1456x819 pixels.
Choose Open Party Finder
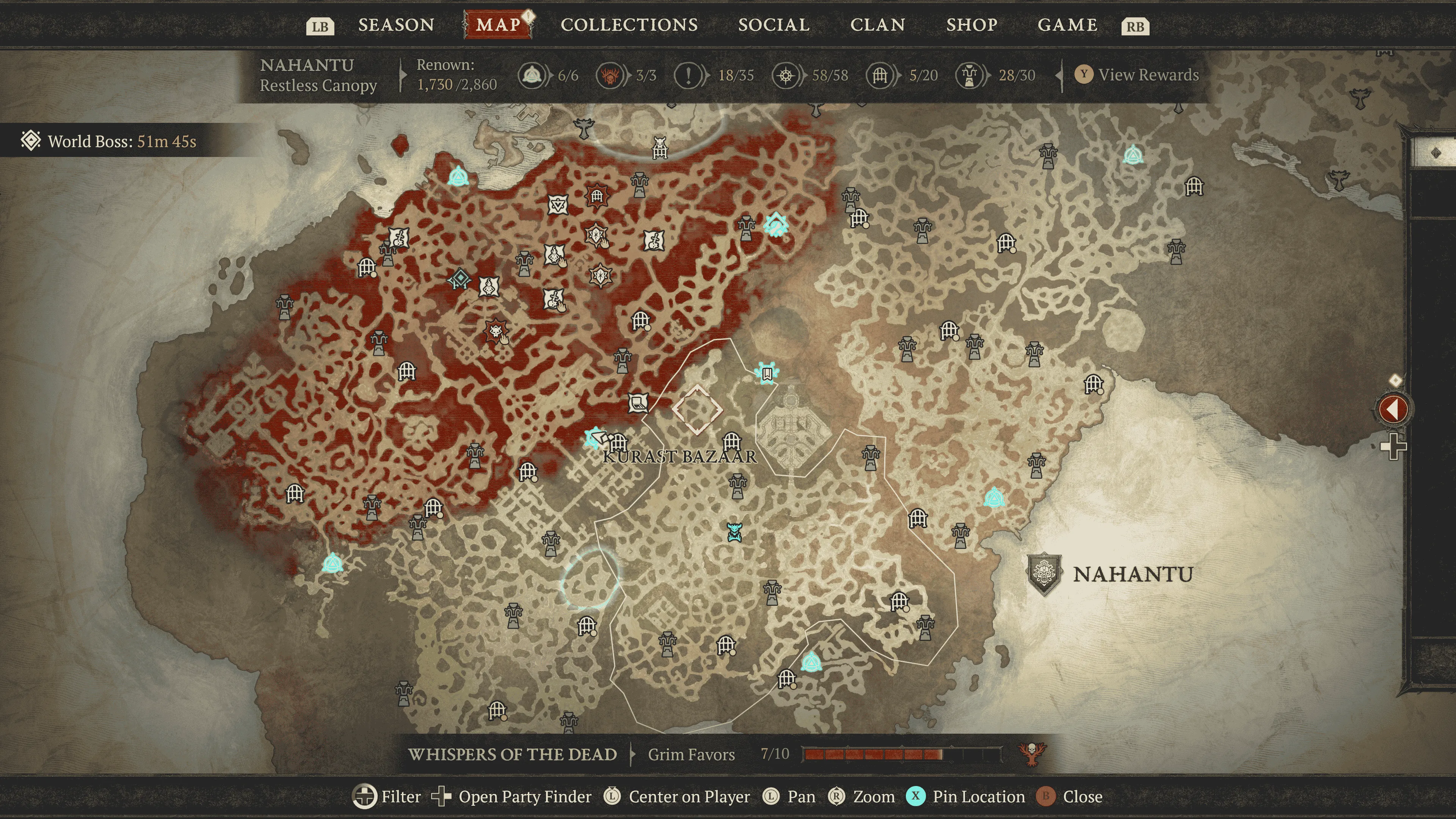(511, 797)
